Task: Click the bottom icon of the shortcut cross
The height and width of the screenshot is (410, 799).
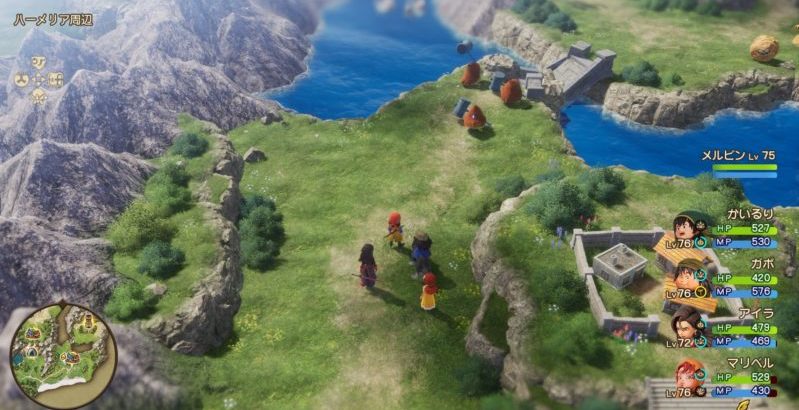Action: pyautogui.click(x=38, y=96)
